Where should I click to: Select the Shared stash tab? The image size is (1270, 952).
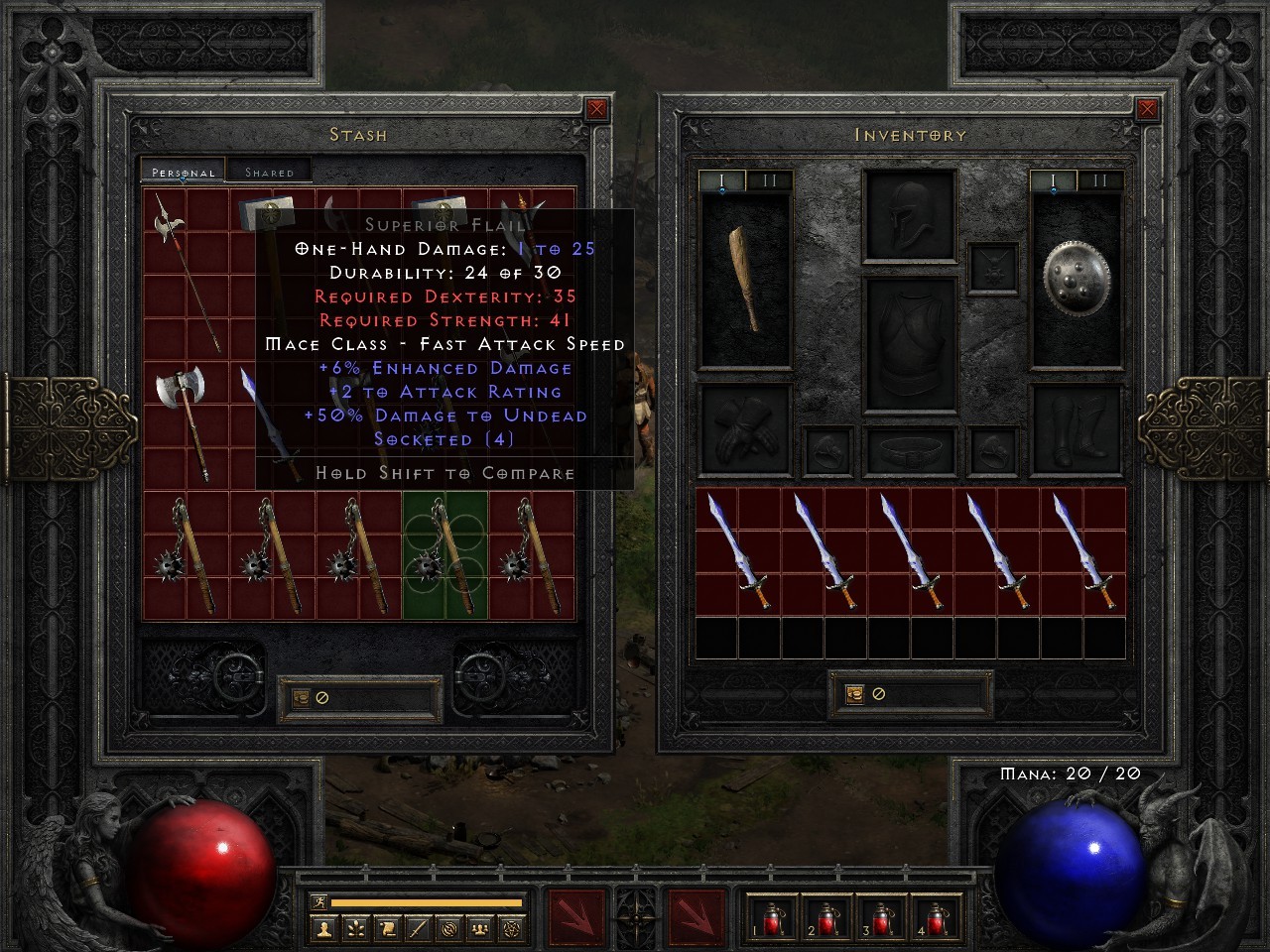268,171
